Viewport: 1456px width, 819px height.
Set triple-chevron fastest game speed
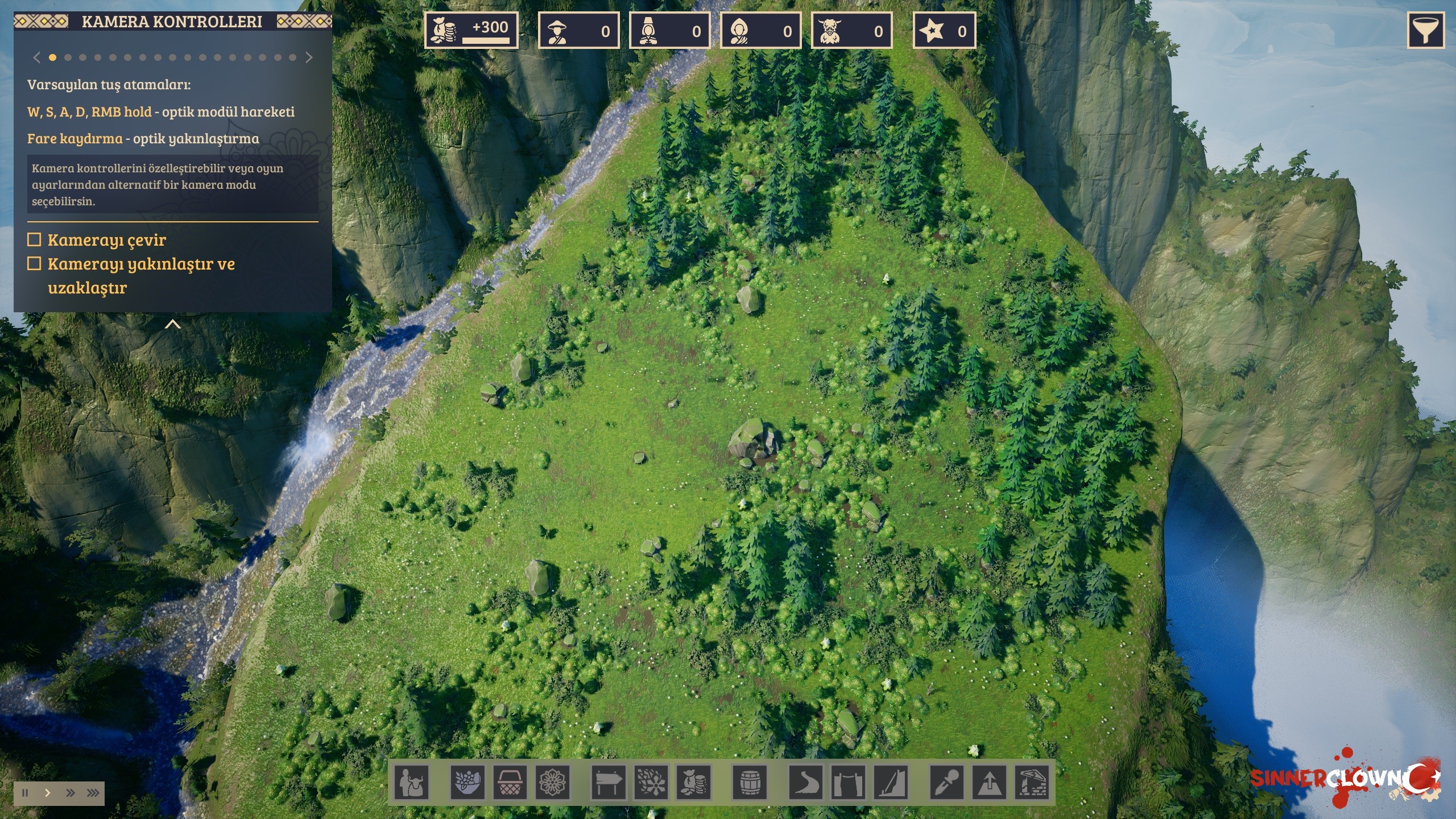click(93, 793)
